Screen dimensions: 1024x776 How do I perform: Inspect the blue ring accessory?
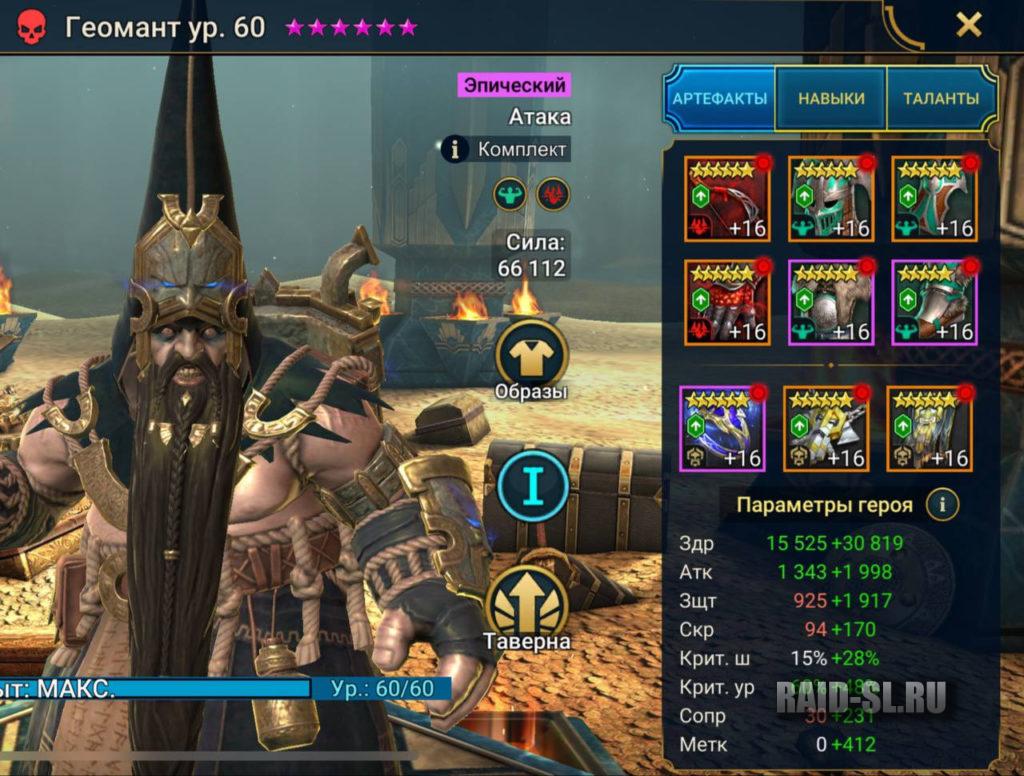[722, 428]
